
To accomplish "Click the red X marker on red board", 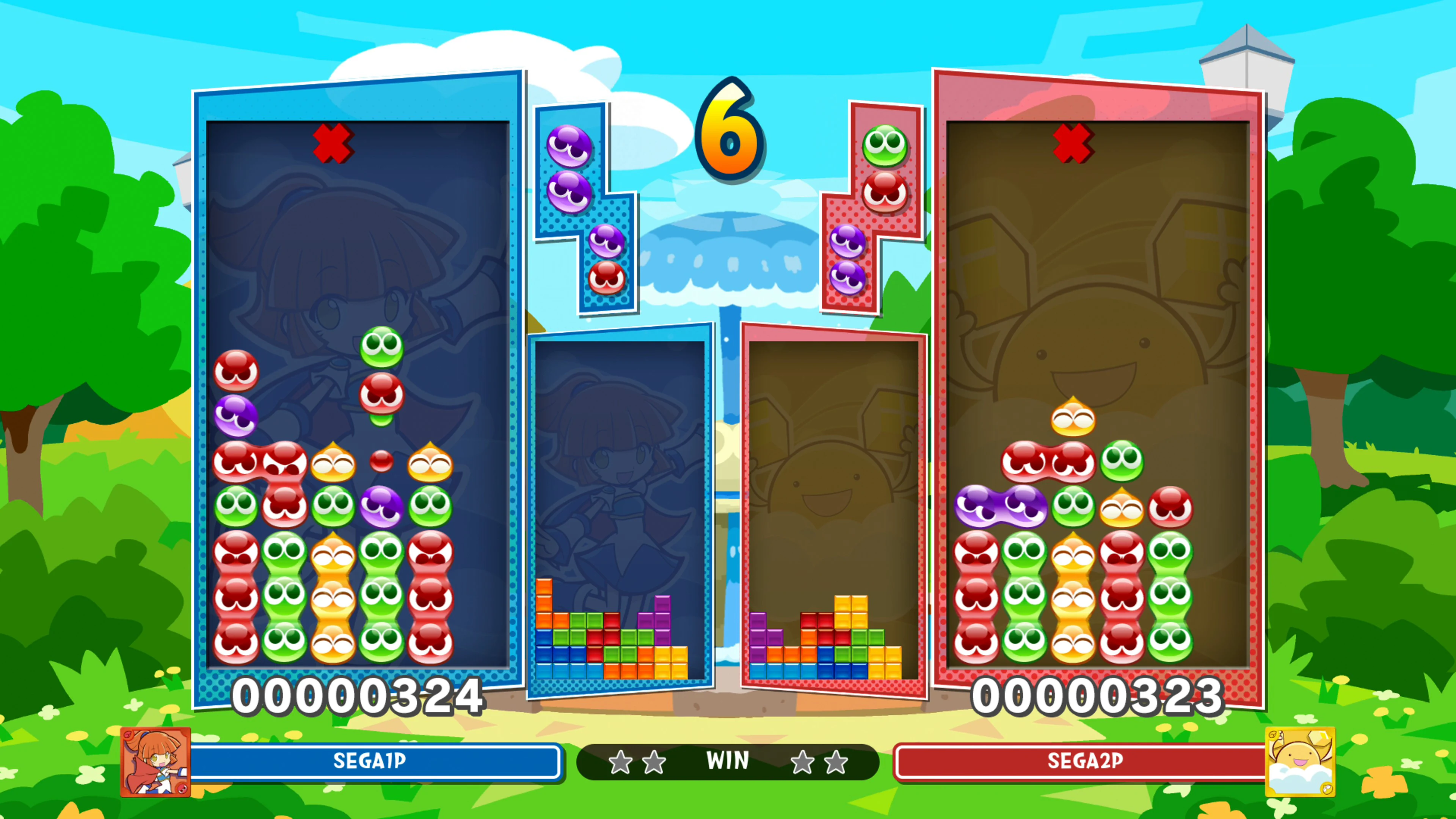I will tap(1076, 144).
